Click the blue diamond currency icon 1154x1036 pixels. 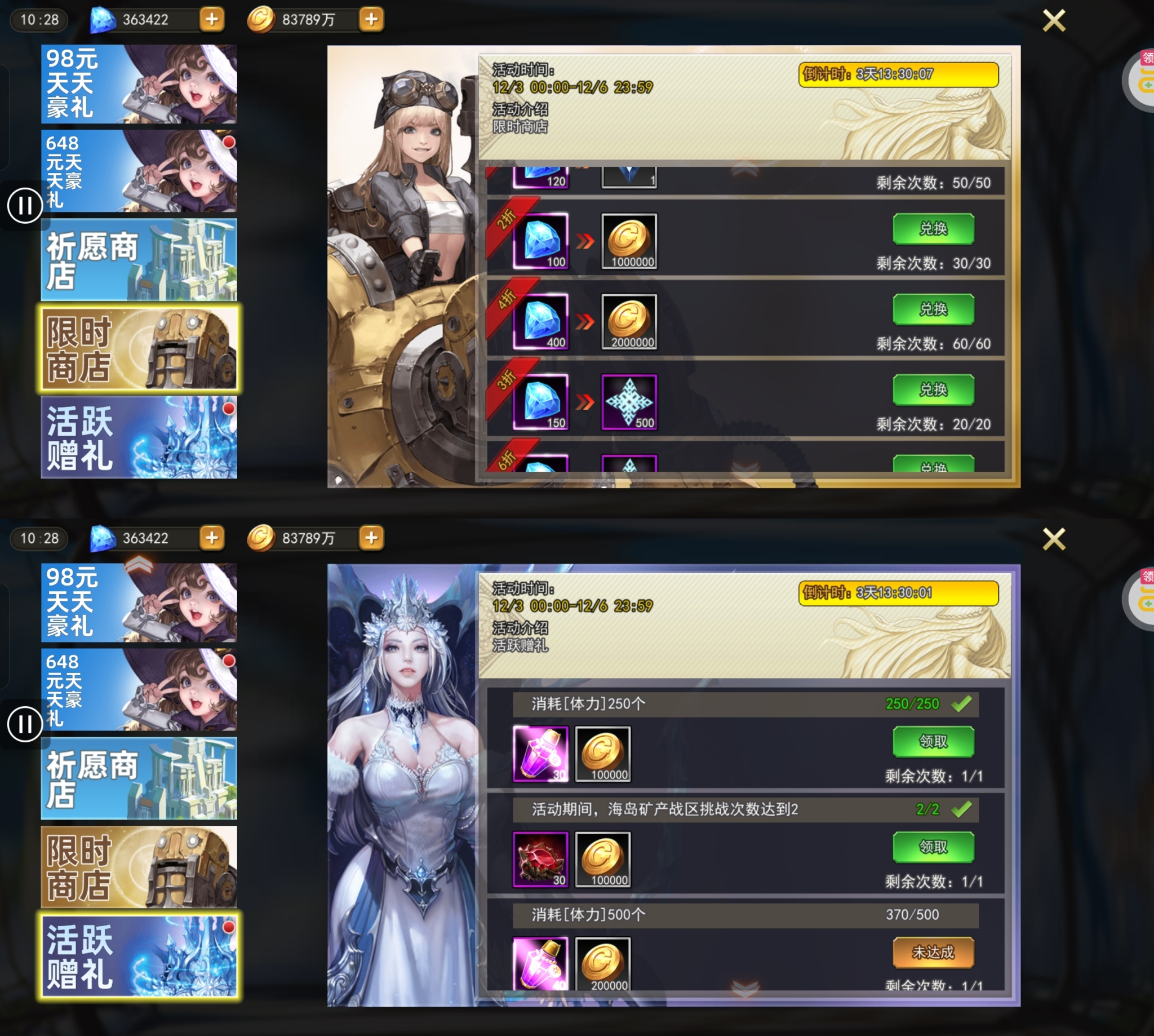coord(103,20)
